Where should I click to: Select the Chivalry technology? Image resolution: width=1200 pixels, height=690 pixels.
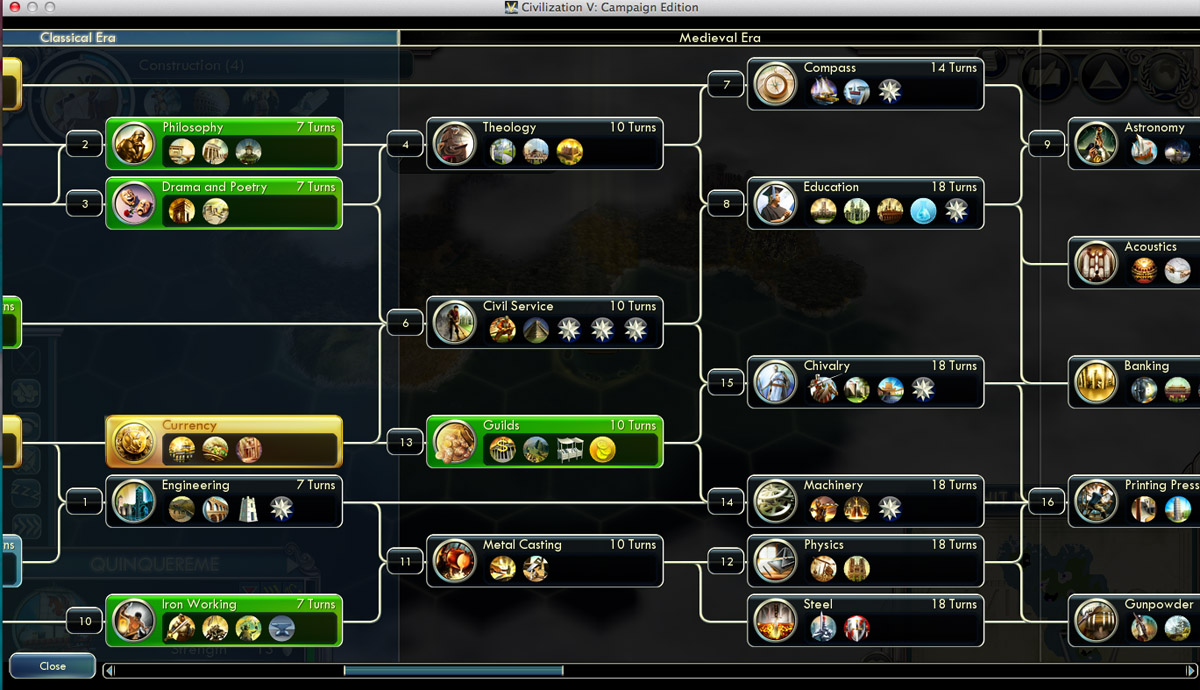click(865, 382)
